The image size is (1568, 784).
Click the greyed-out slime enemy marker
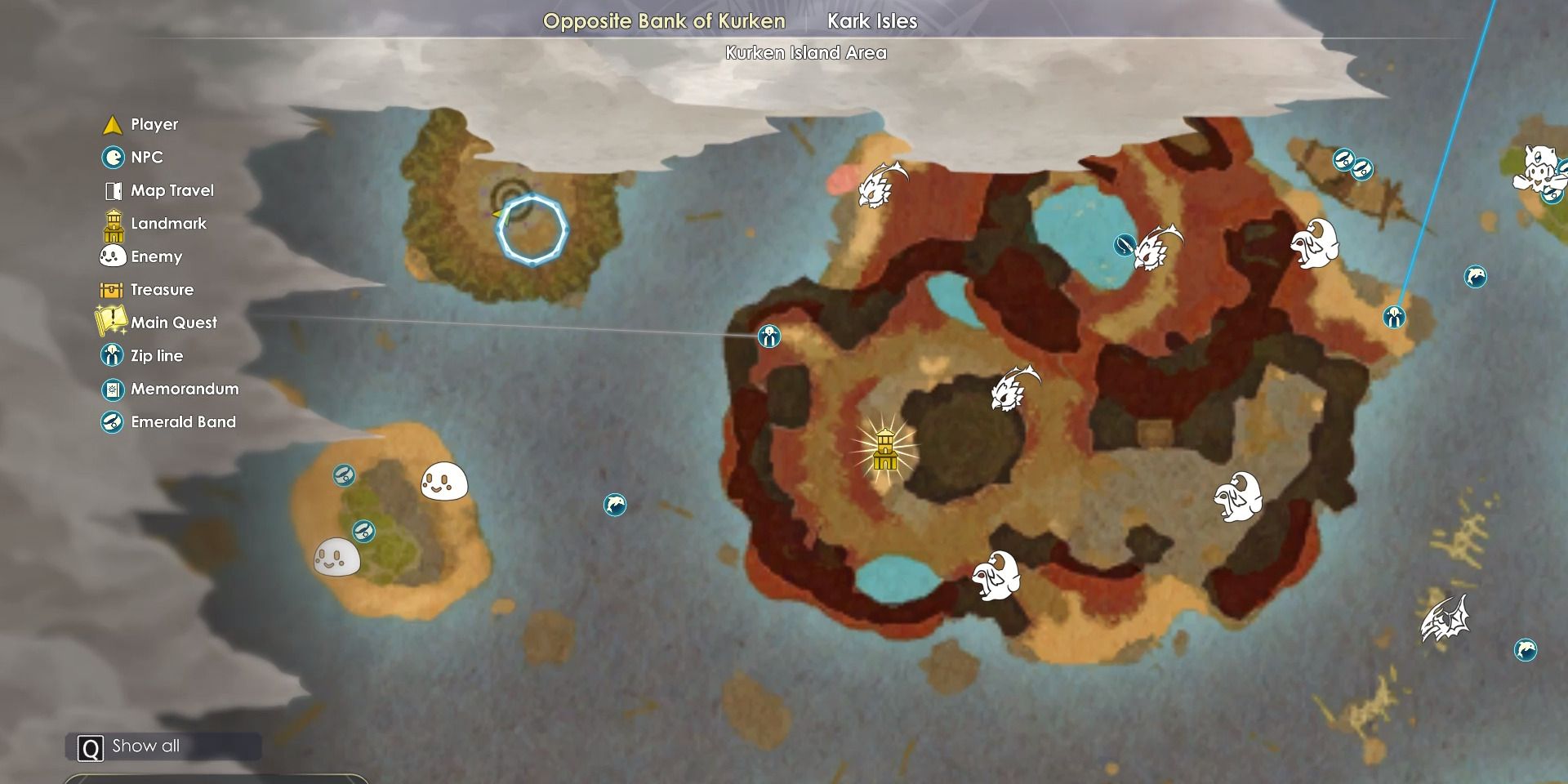pyautogui.click(x=336, y=558)
